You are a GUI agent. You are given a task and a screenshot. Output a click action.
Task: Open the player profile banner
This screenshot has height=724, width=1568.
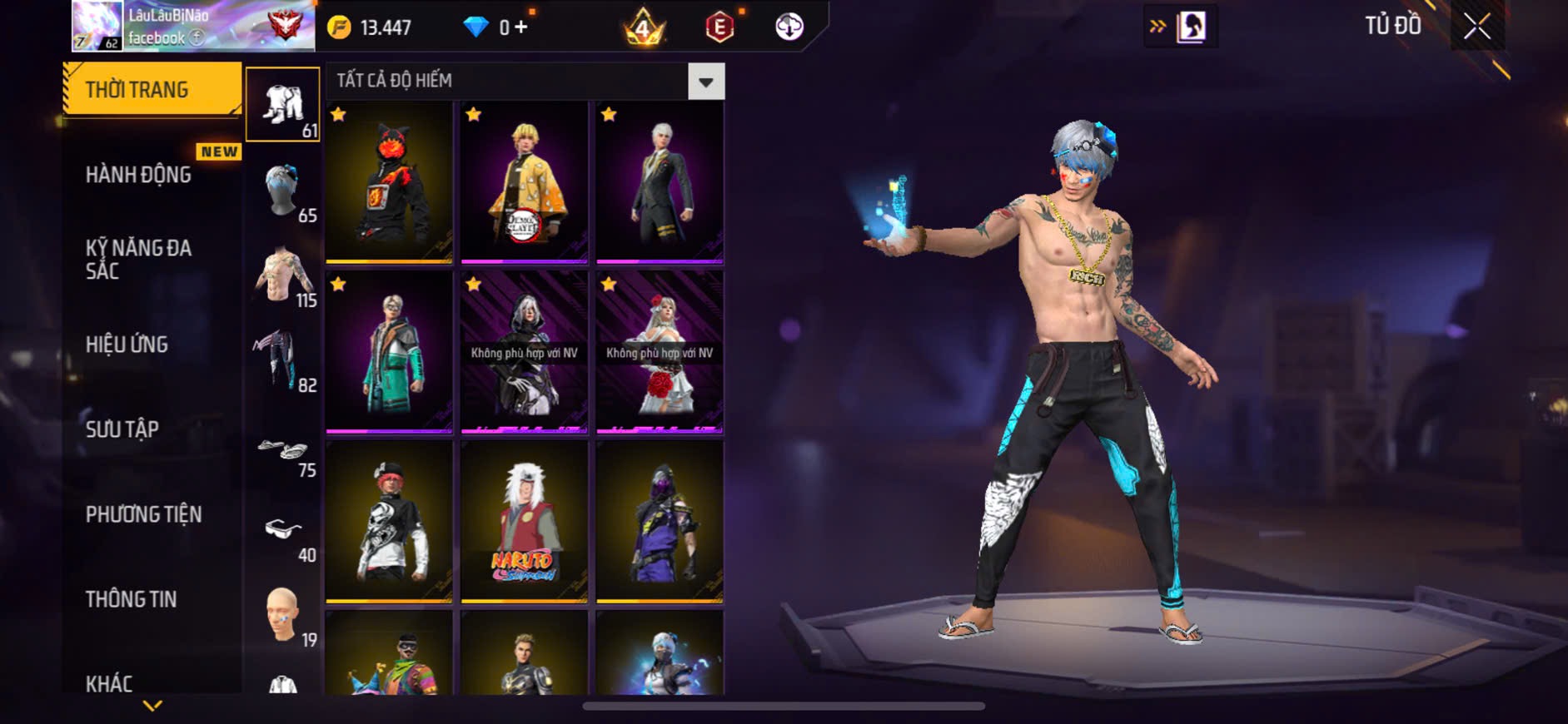pos(193,26)
